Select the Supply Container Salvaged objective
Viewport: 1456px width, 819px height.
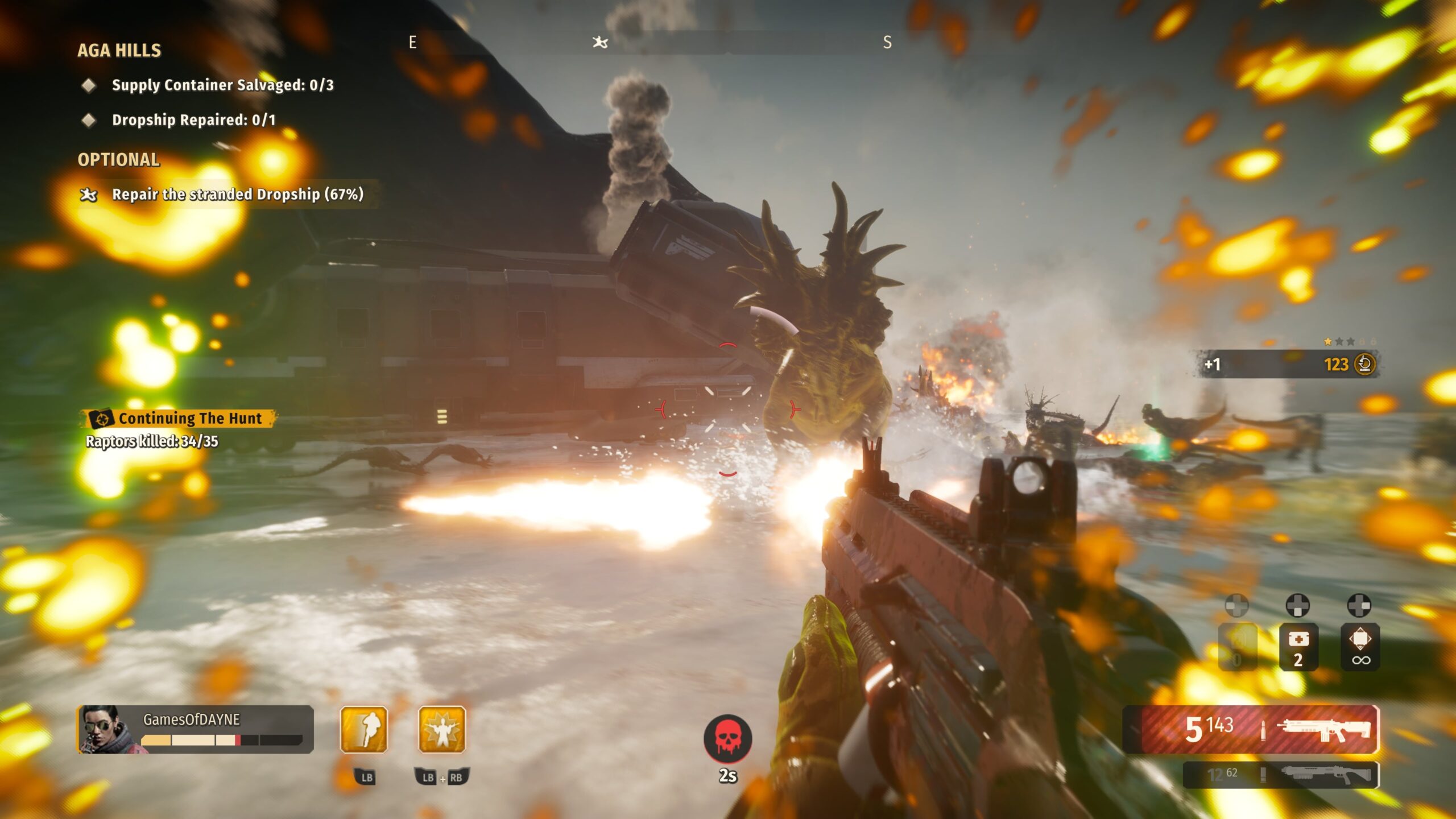pyautogui.click(x=222, y=85)
